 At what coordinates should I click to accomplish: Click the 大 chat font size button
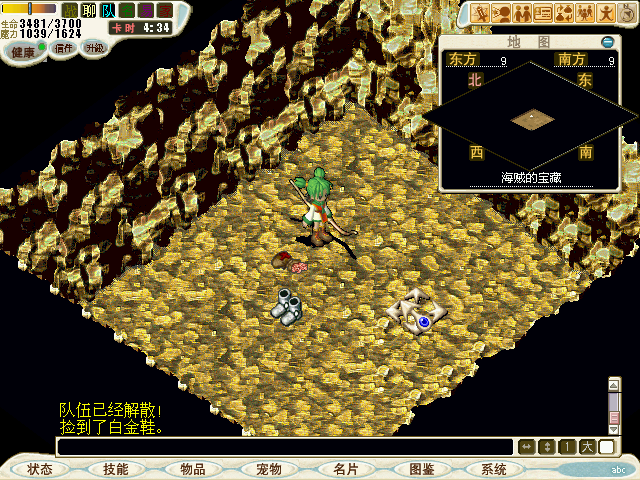coord(586,446)
